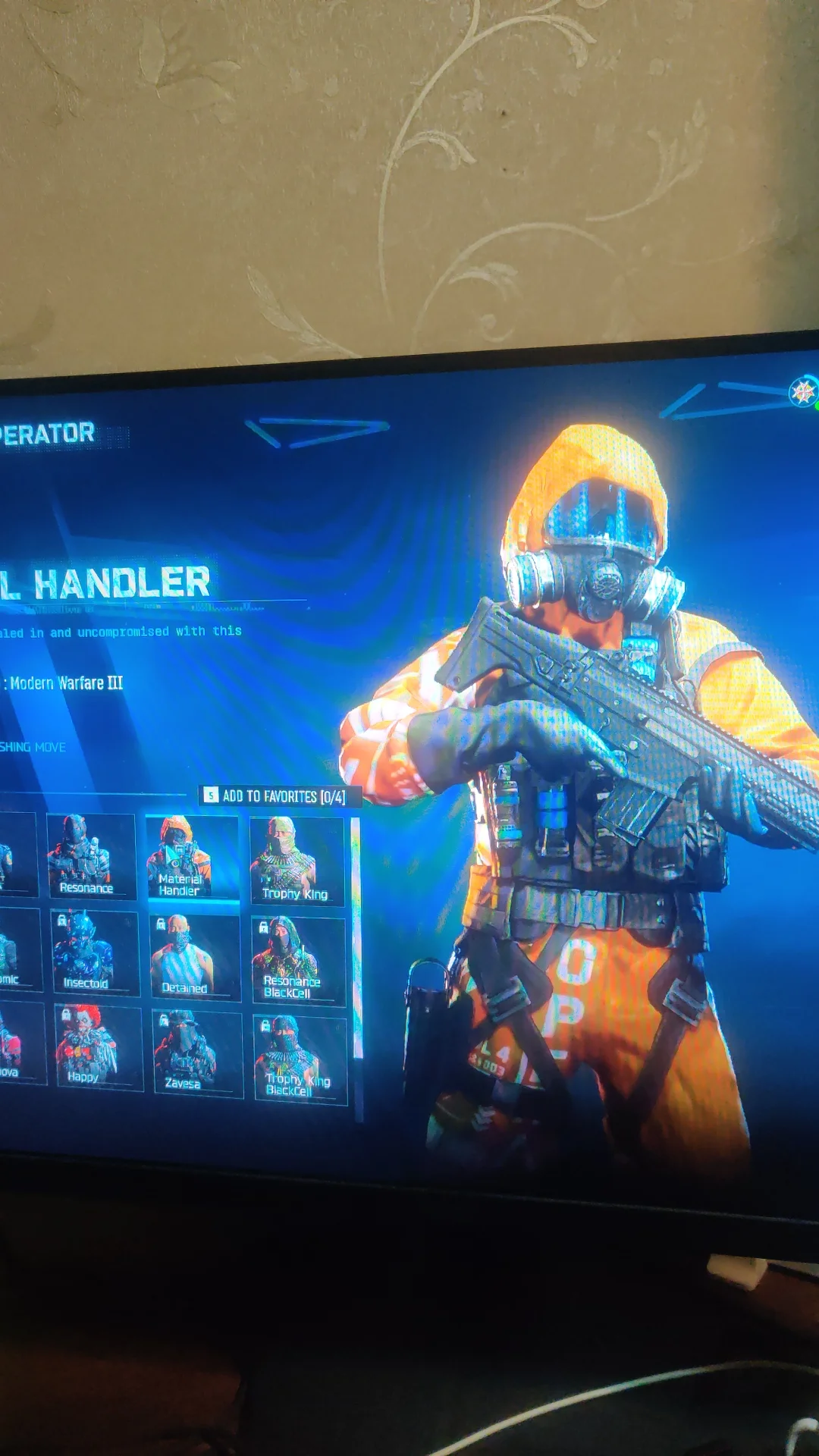This screenshot has width=819, height=1456.
Task: Pick the Trophy King operator skin
Action: 297,861
